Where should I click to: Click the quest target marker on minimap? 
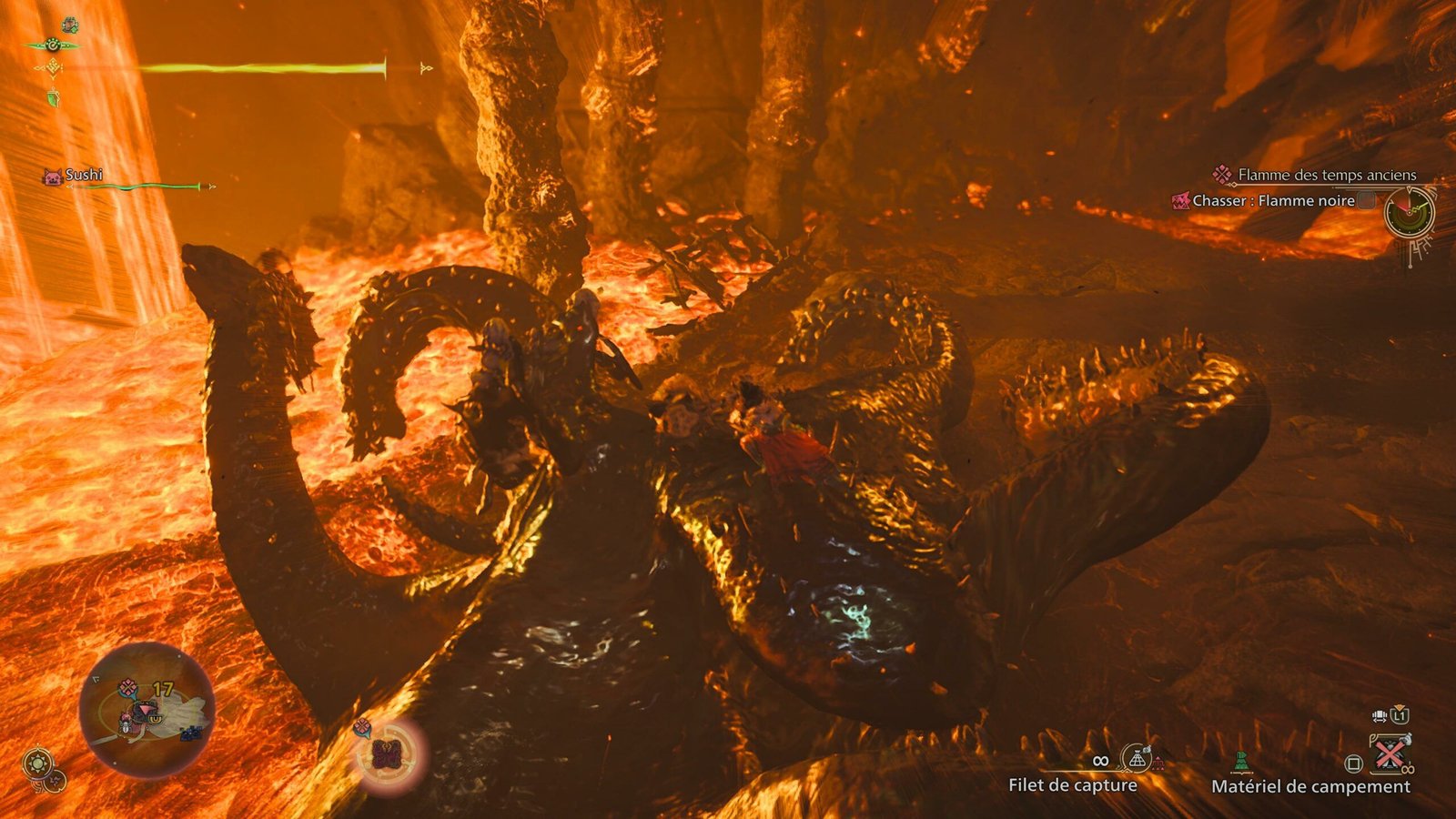point(128,686)
